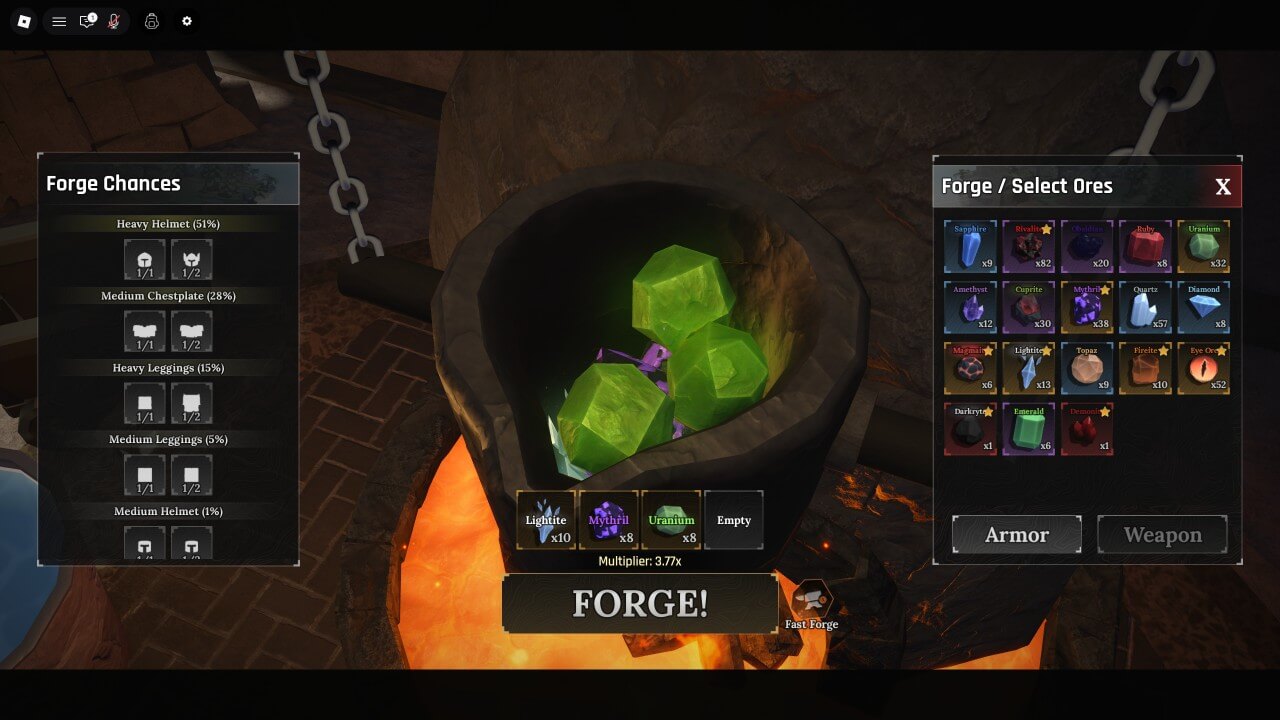
Task: Open the settings gear icon
Action: 186,21
